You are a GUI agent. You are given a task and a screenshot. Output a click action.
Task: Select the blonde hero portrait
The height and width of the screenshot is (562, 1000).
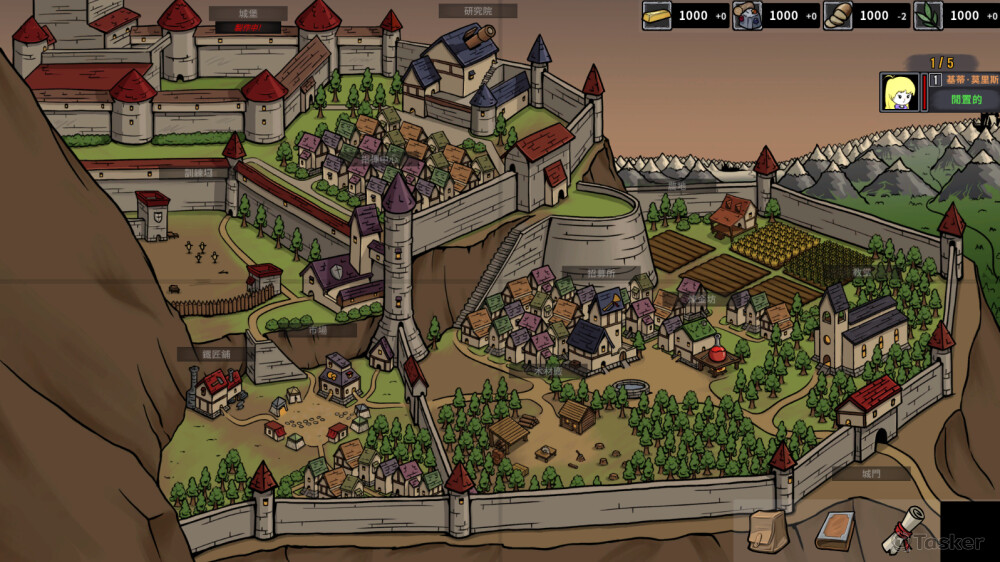tap(900, 92)
